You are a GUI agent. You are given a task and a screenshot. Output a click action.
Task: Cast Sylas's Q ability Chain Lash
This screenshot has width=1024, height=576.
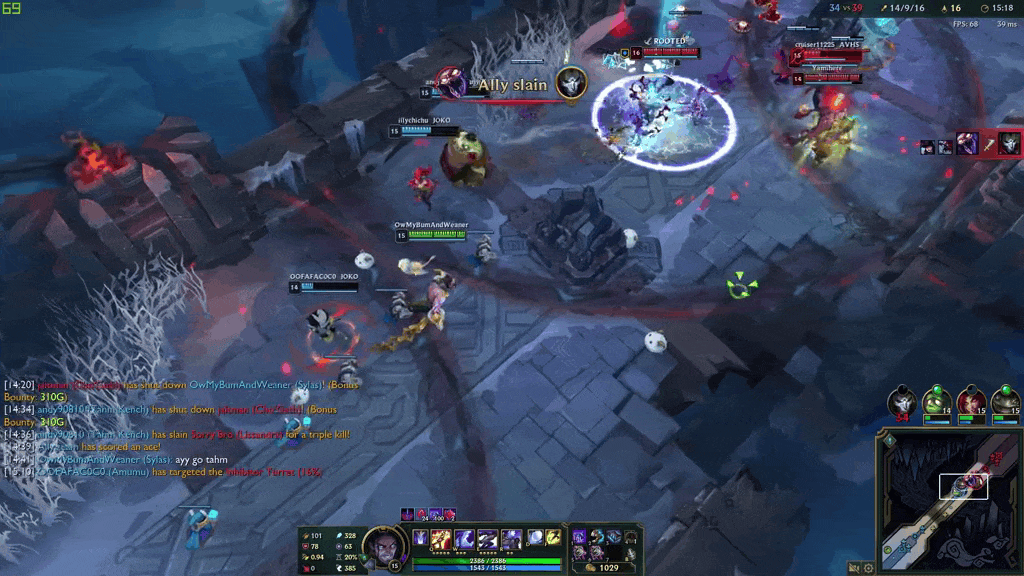(x=443, y=539)
